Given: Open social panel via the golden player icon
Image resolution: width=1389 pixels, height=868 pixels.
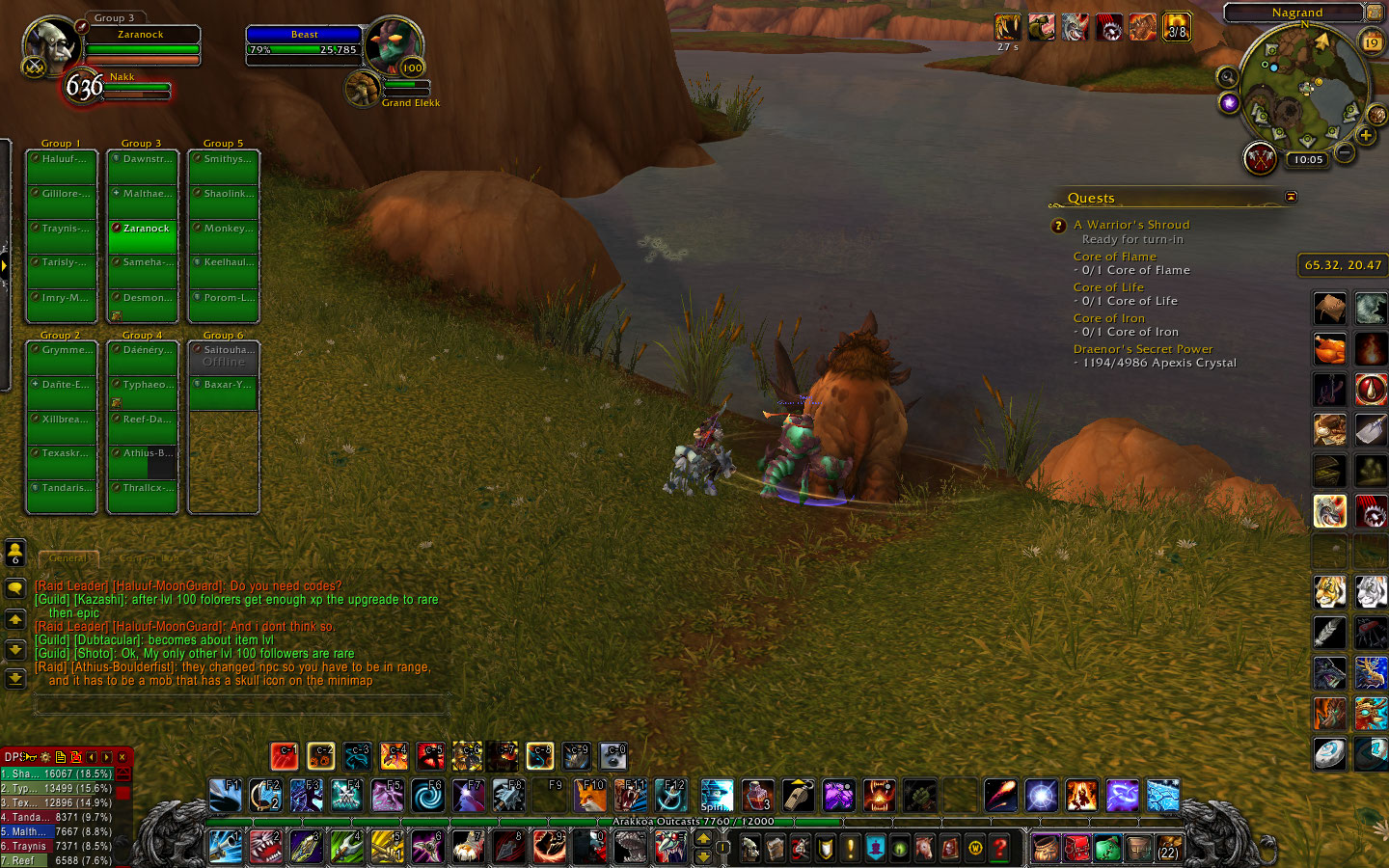Looking at the screenshot, I should [14, 551].
